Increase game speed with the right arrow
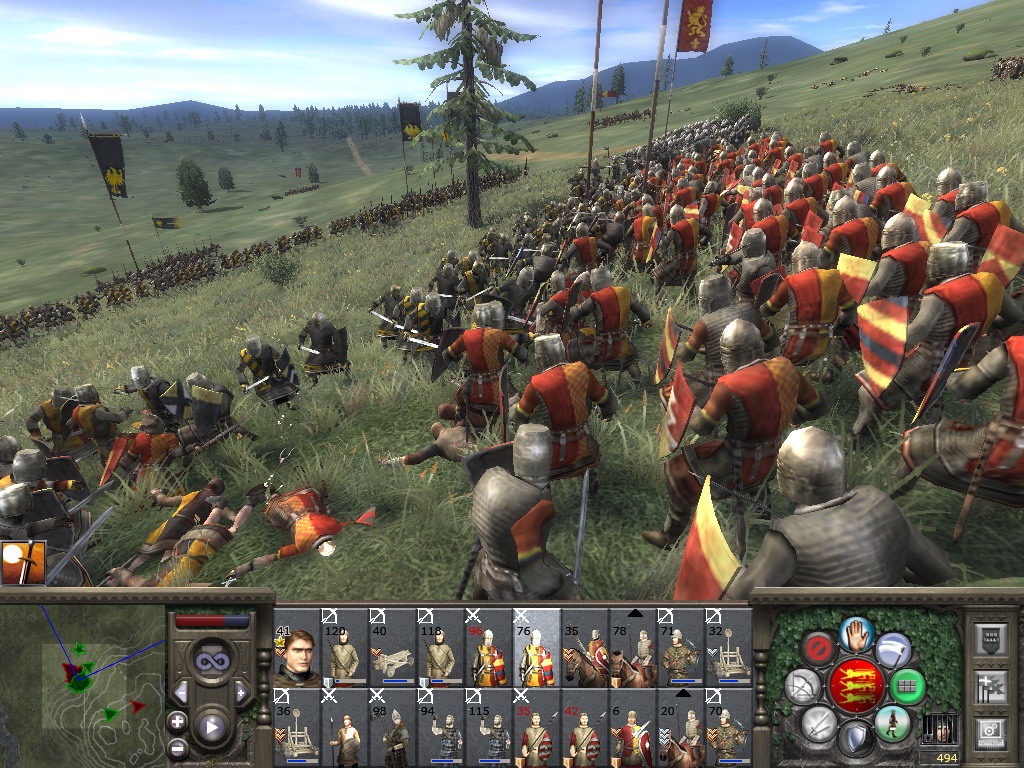Viewport: 1024px width, 768px height. 241,692
